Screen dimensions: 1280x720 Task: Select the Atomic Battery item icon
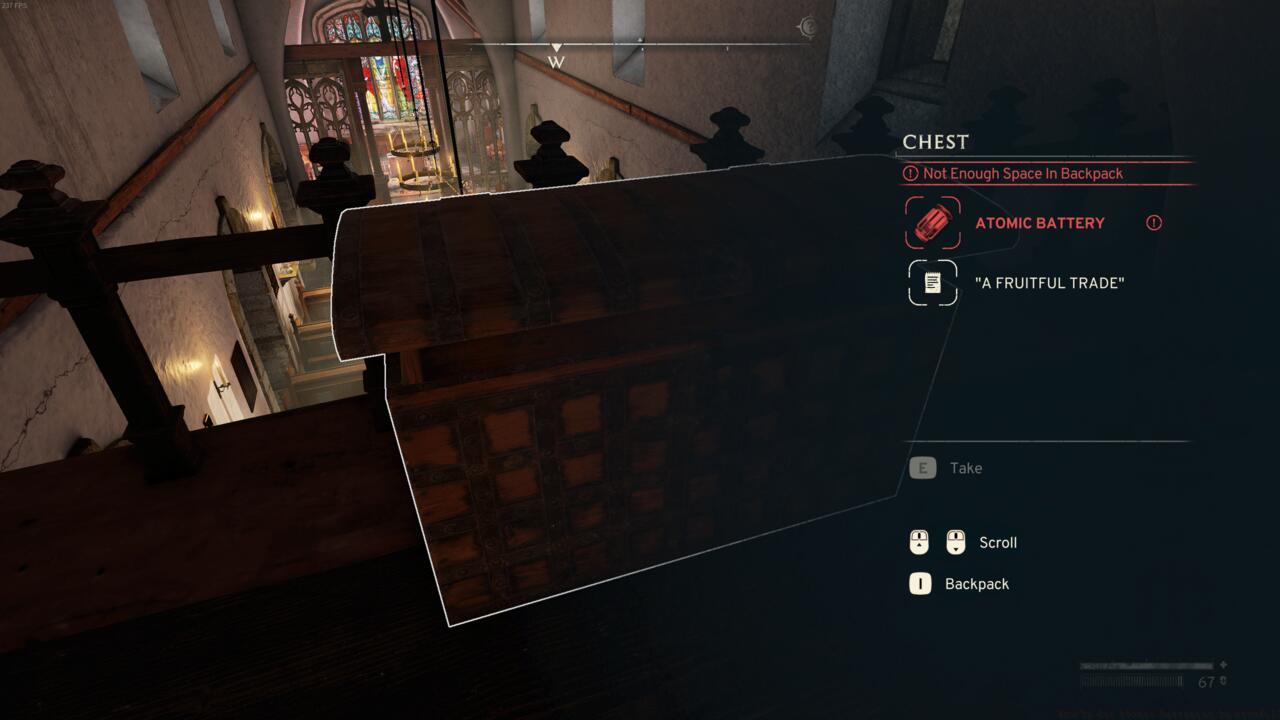pyautogui.click(x=930, y=223)
